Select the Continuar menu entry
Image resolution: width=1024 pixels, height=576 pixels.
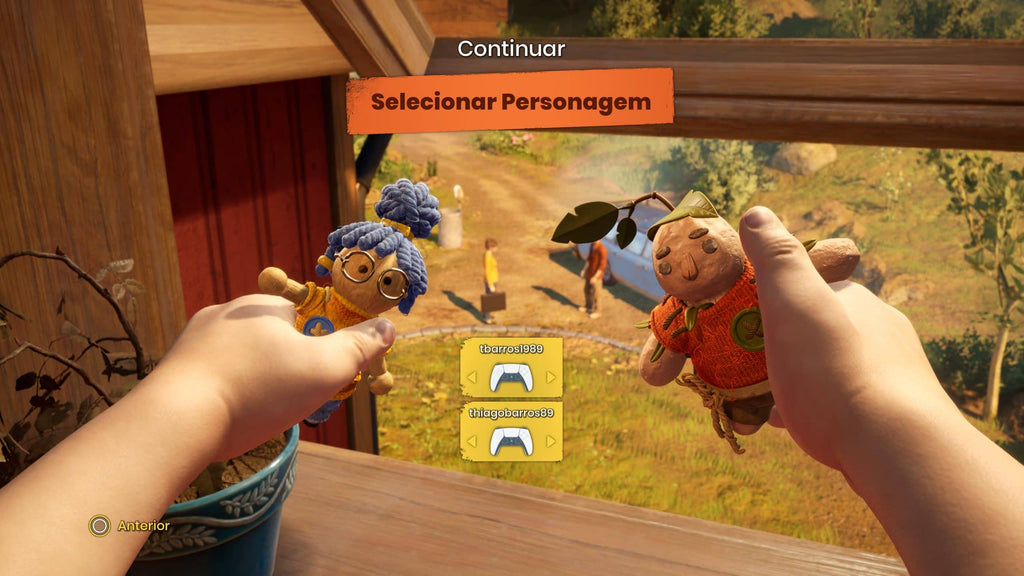[x=511, y=48]
